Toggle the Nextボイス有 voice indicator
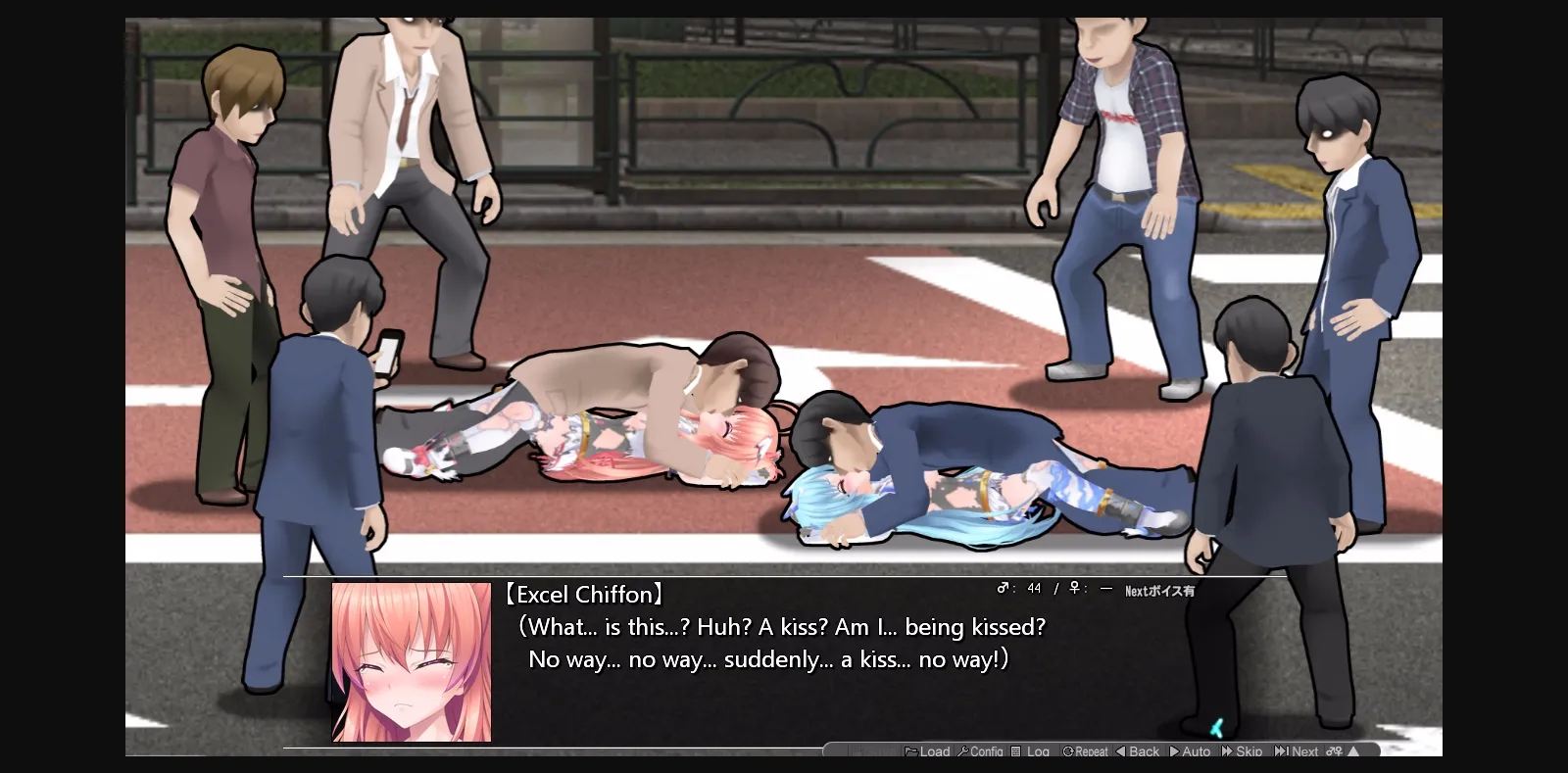 point(1158,590)
